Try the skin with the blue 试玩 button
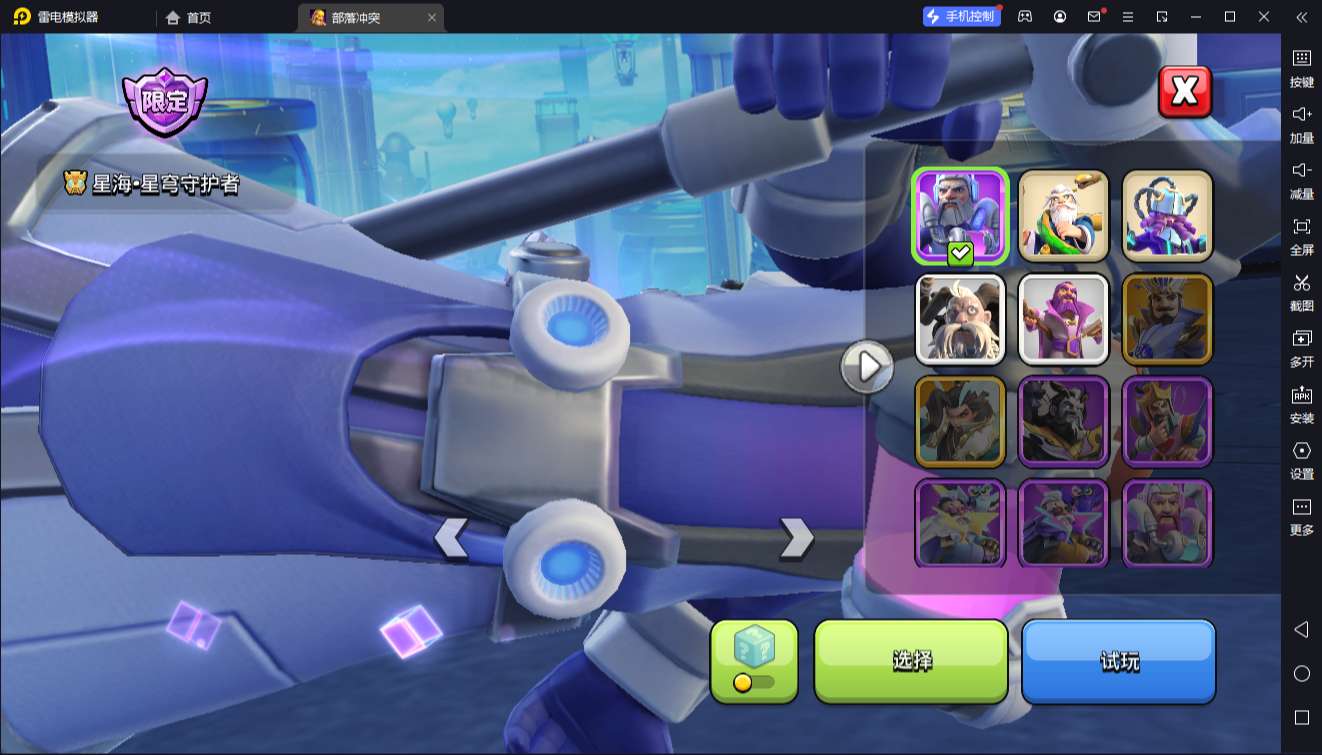The width and height of the screenshot is (1322, 755). (x=1118, y=661)
